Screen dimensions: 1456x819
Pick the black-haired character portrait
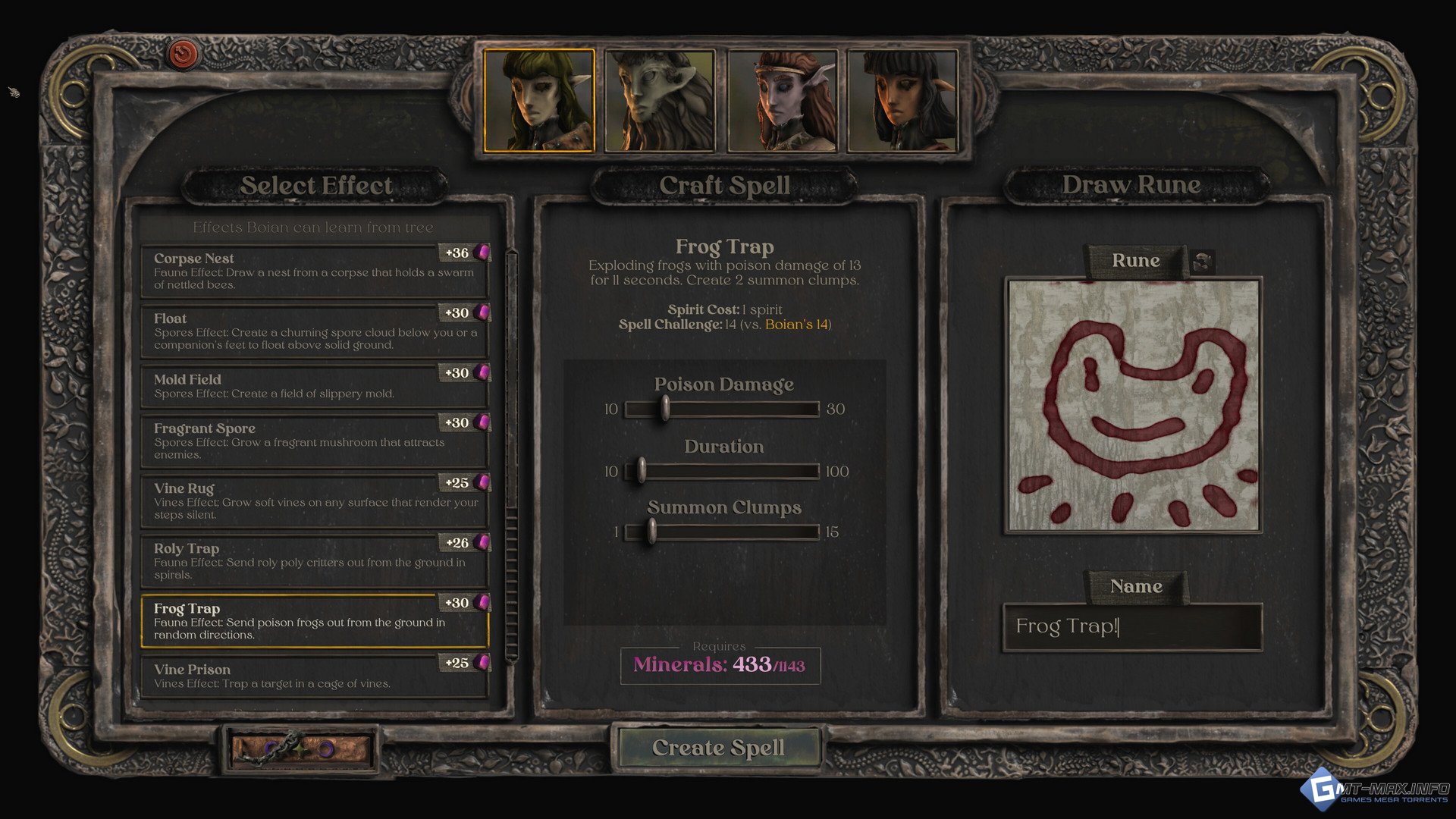point(902,101)
